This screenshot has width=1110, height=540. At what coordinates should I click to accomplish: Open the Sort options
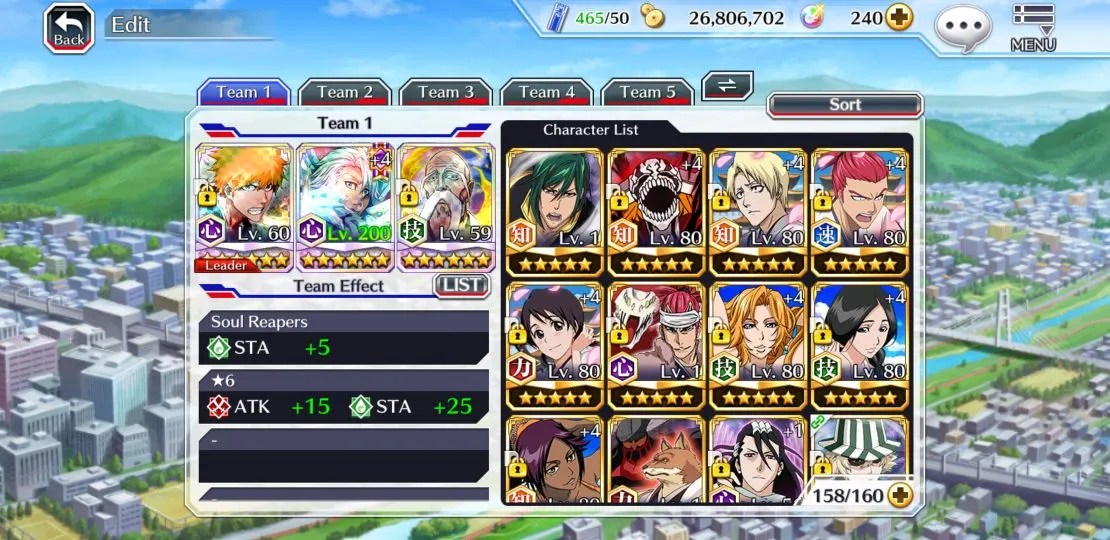tap(845, 105)
